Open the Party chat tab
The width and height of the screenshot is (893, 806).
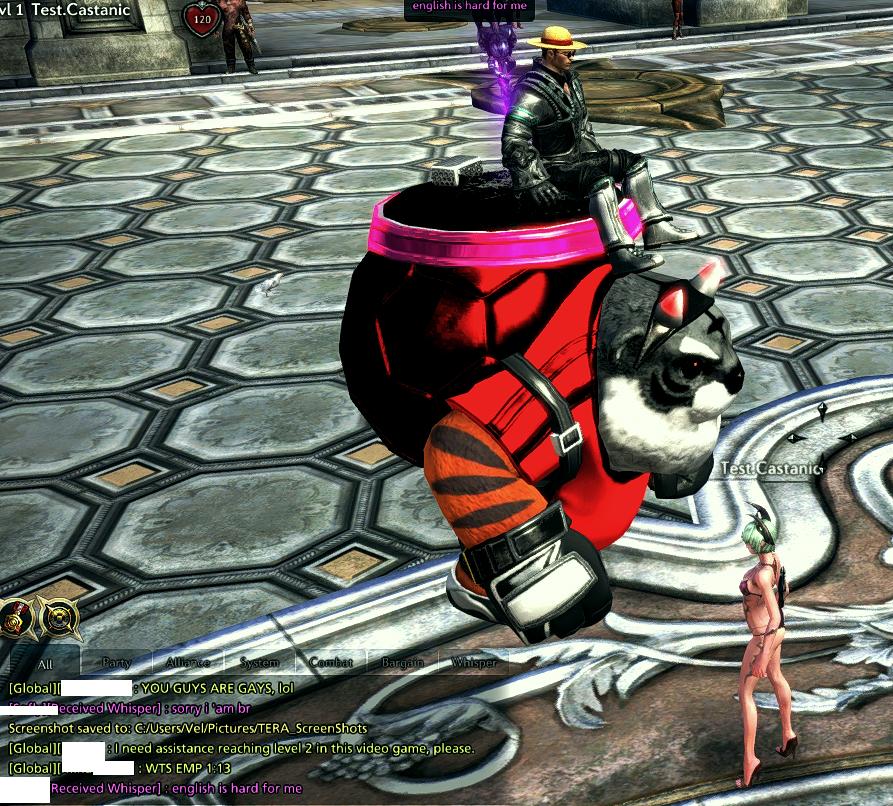117,663
